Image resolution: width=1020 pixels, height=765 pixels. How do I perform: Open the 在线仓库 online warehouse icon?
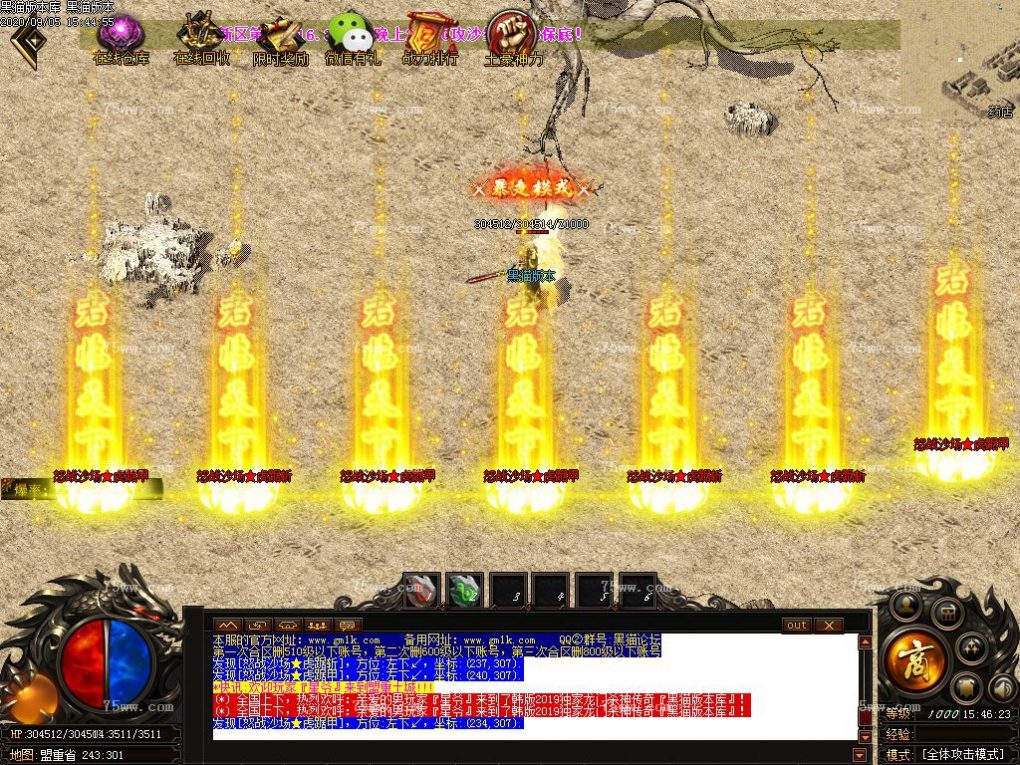tap(120, 38)
